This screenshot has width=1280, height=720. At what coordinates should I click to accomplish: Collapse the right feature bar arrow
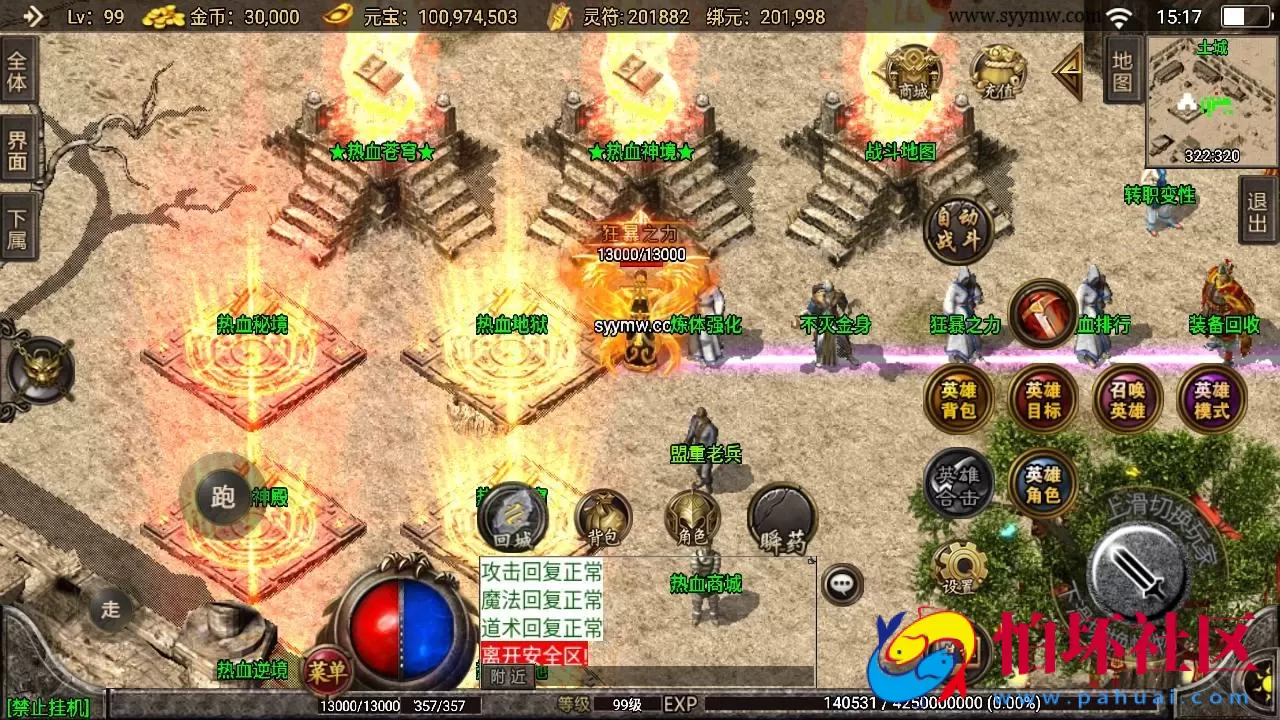[1067, 70]
